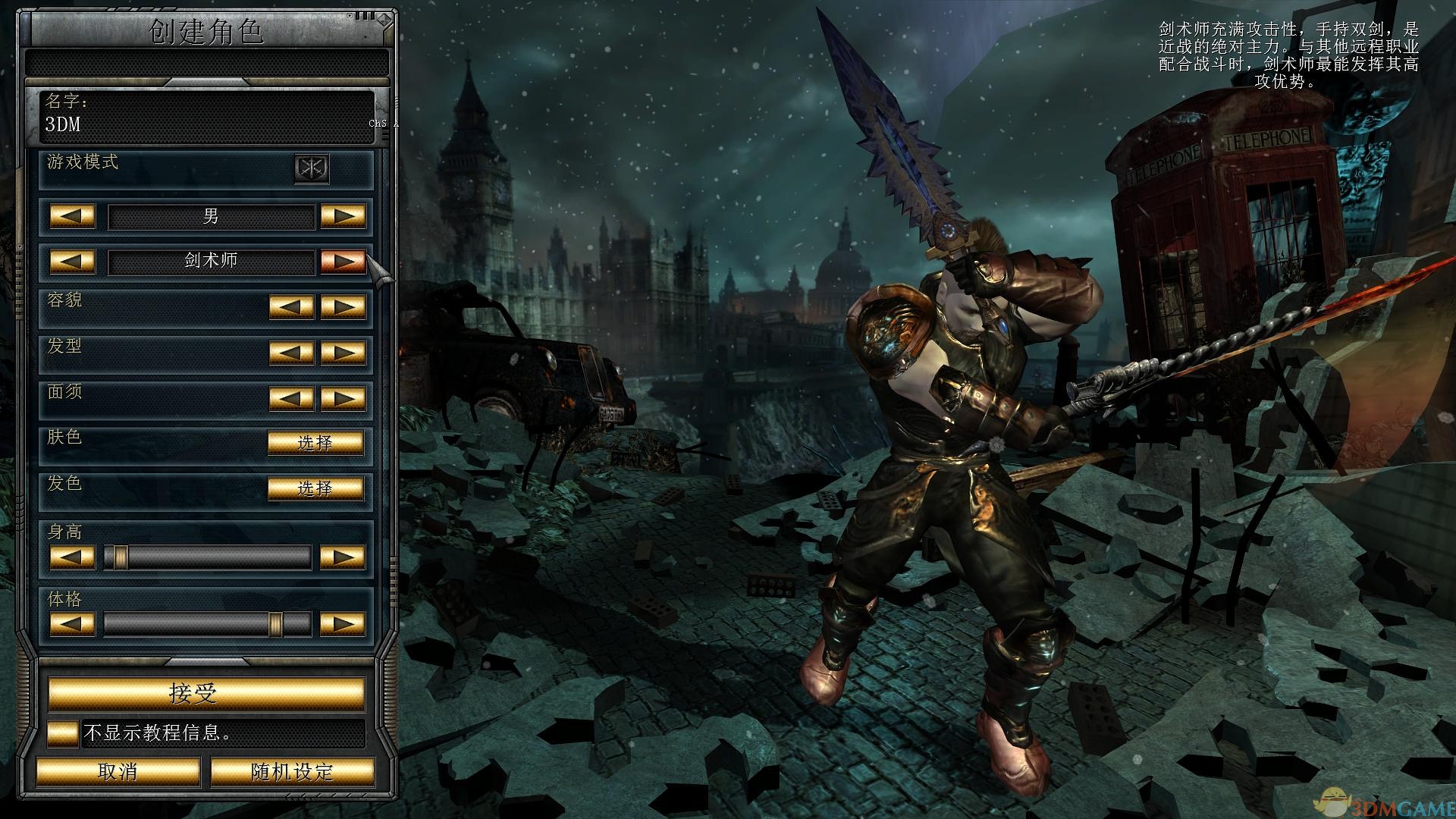Decrease 体格 build with left arrow
The image size is (1456, 819).
[x=72, y=624]
